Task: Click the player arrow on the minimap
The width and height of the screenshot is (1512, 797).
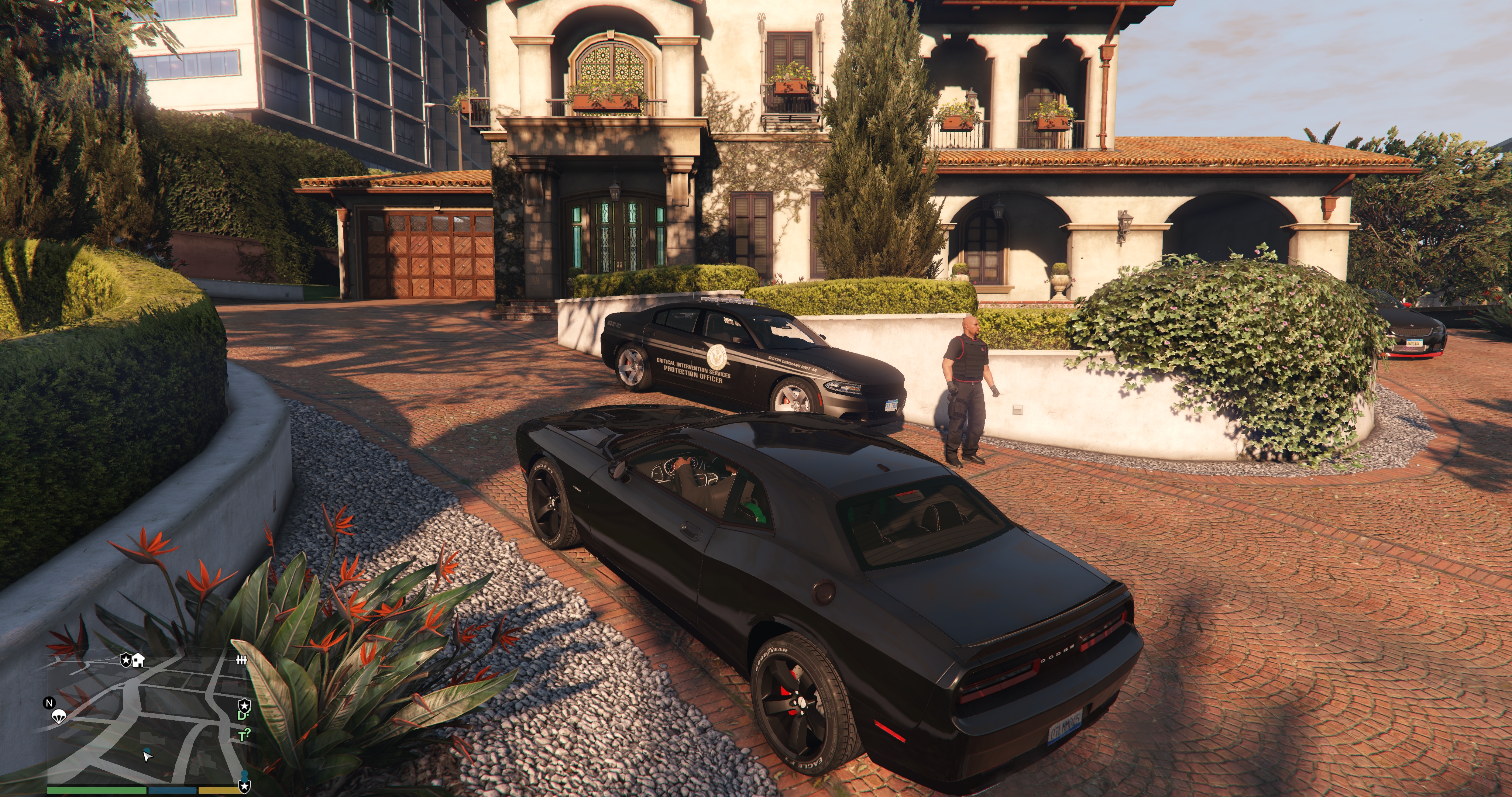Action: coord(147,756)
